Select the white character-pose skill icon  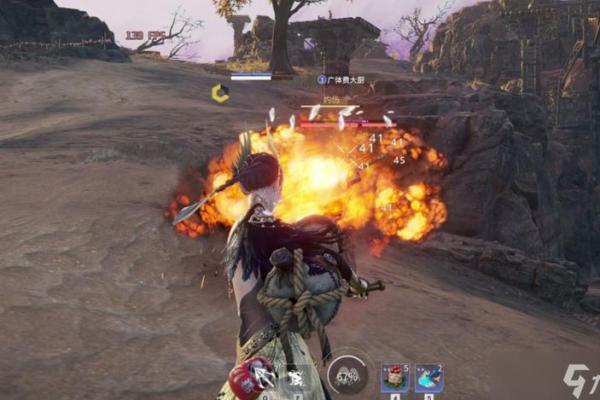(296, 378)
